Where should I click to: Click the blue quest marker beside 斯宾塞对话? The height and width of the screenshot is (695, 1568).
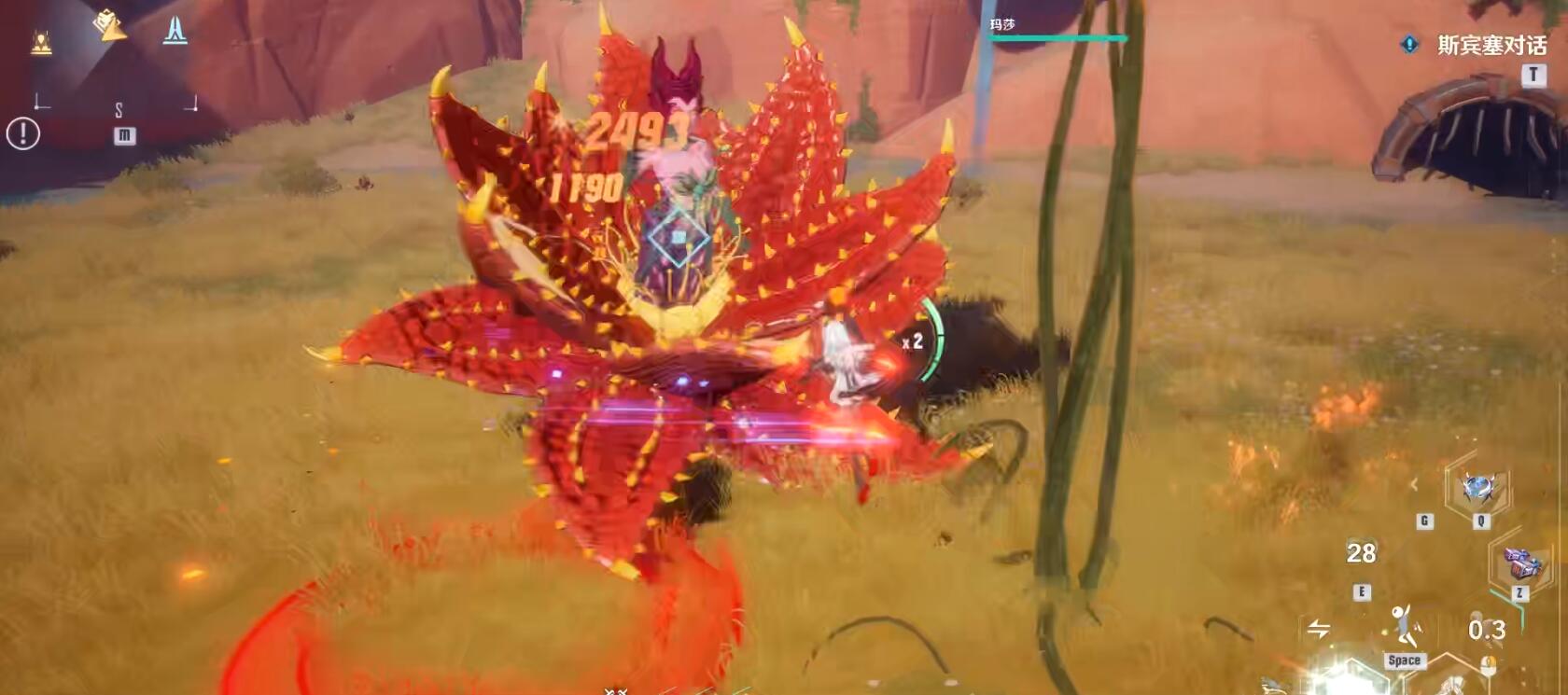pyautogui.click(x=1409, y=44)
